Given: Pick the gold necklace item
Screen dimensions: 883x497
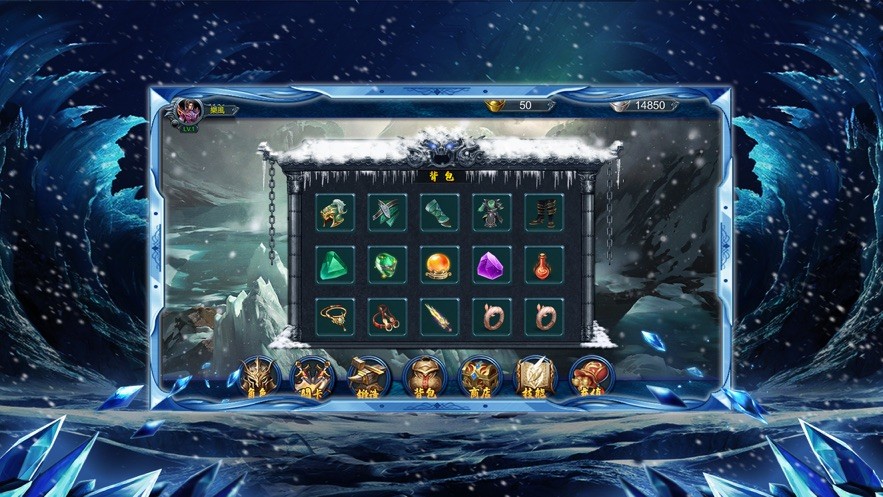Looking at the screenshot, I should (336, 316).
